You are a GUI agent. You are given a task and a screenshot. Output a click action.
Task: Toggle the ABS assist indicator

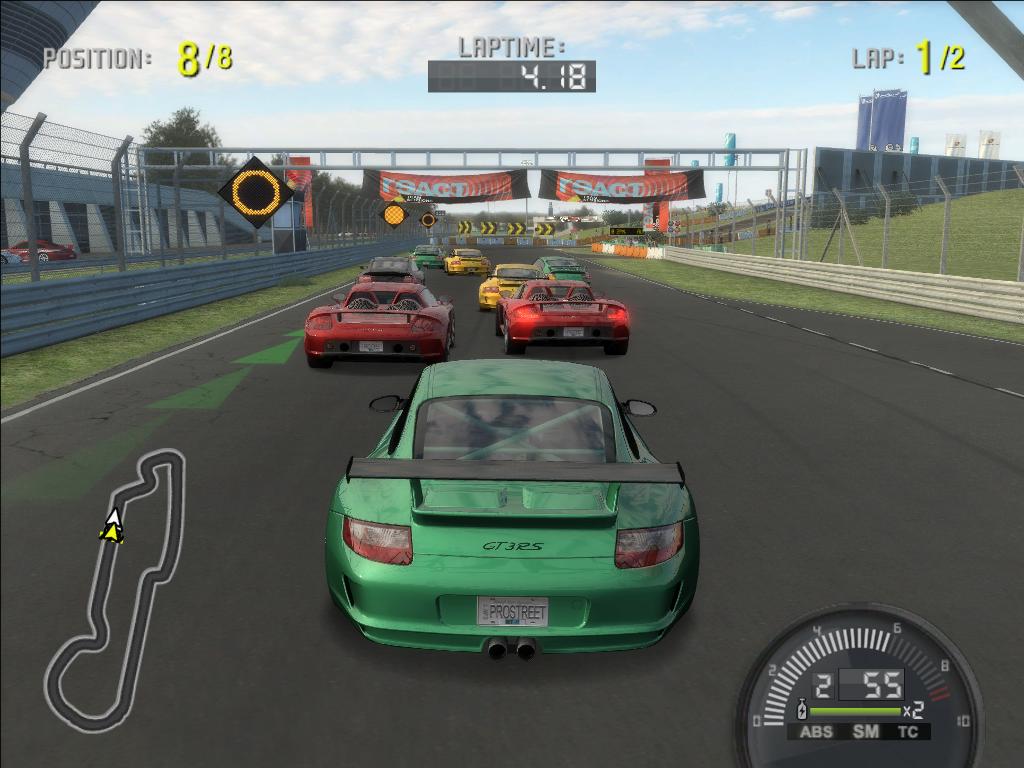pos(816,732)
